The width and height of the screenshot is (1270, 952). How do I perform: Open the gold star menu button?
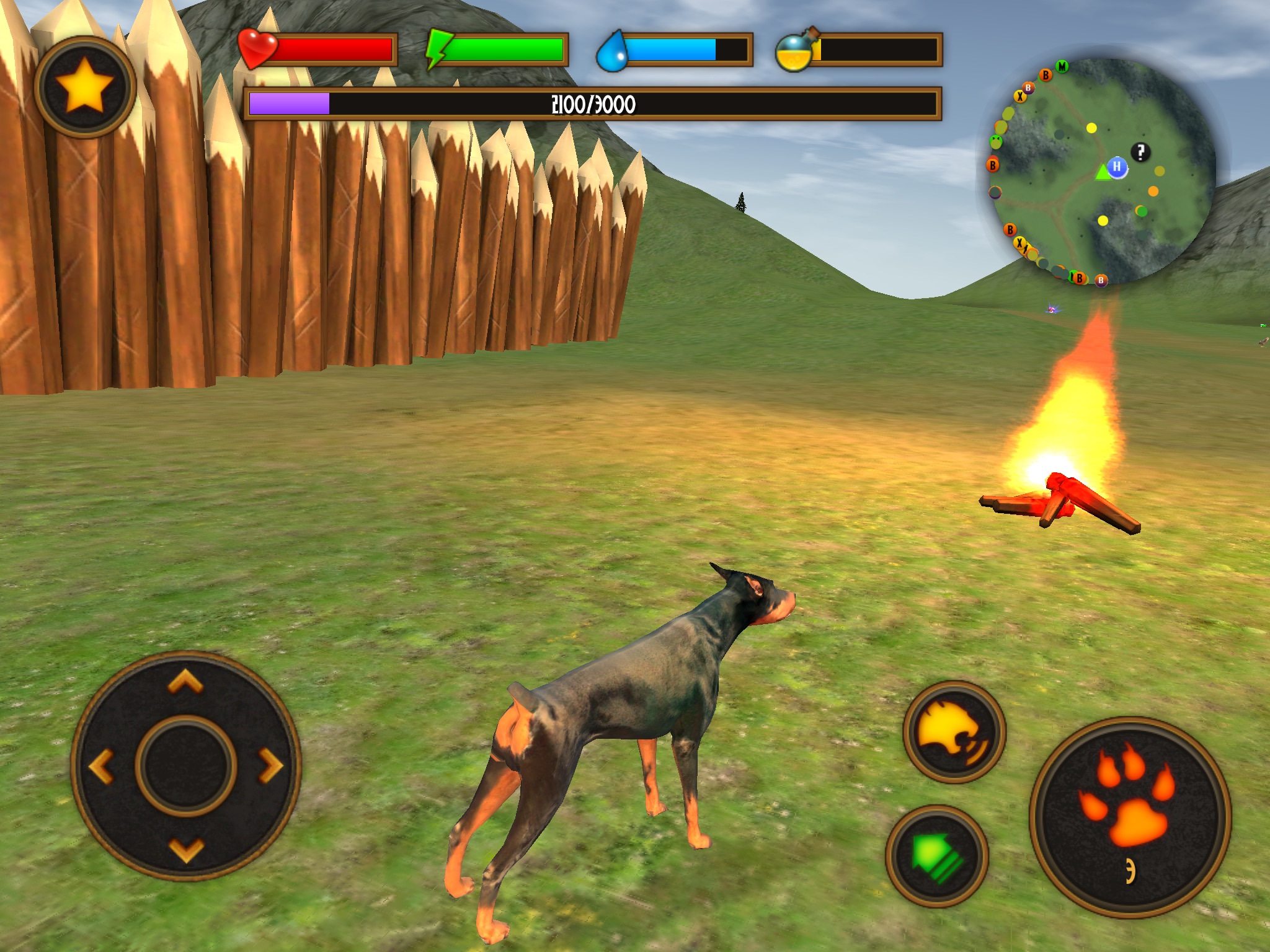tap(85, 87)
